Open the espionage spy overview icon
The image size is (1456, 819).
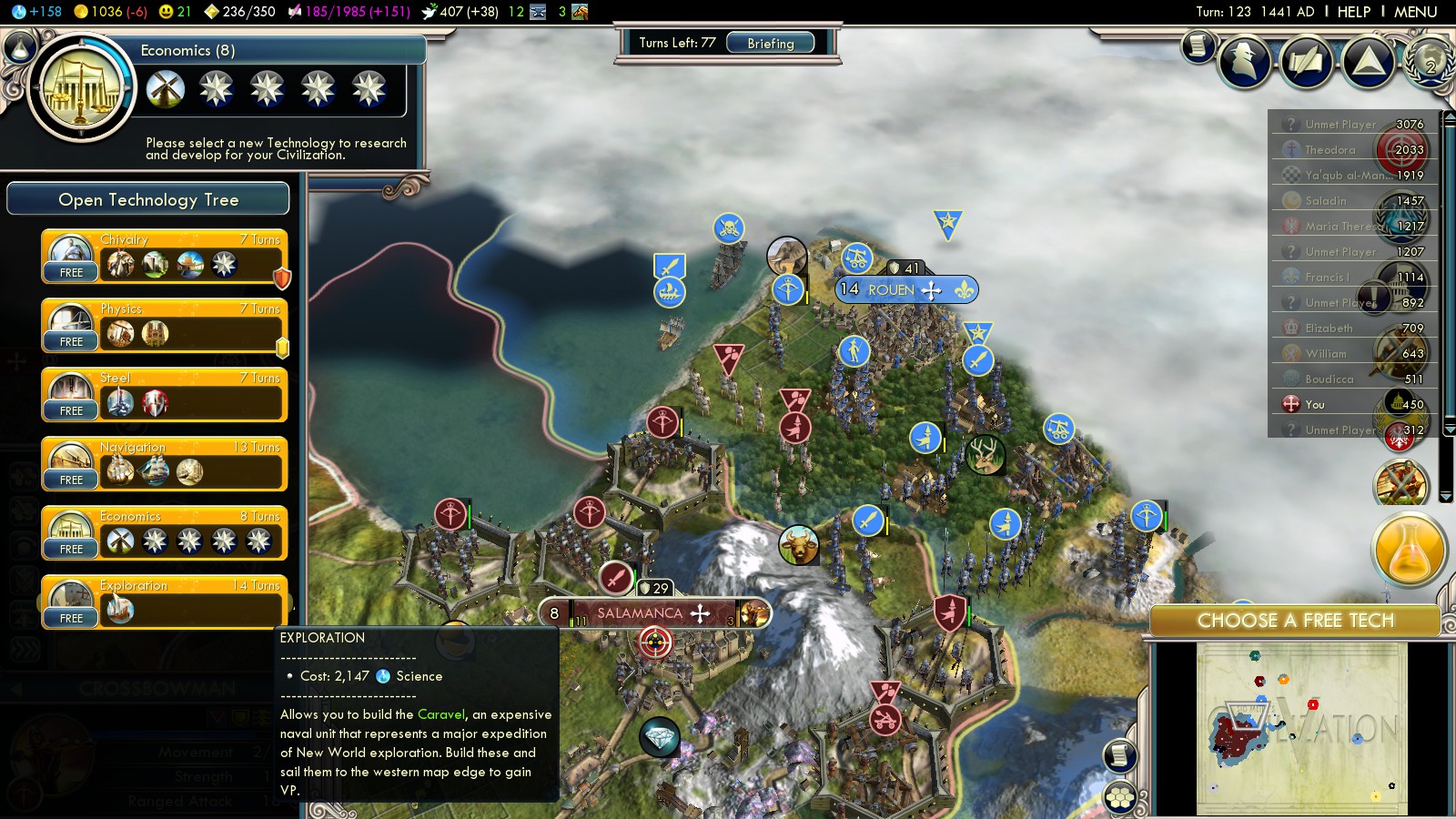click(1245, 62)
